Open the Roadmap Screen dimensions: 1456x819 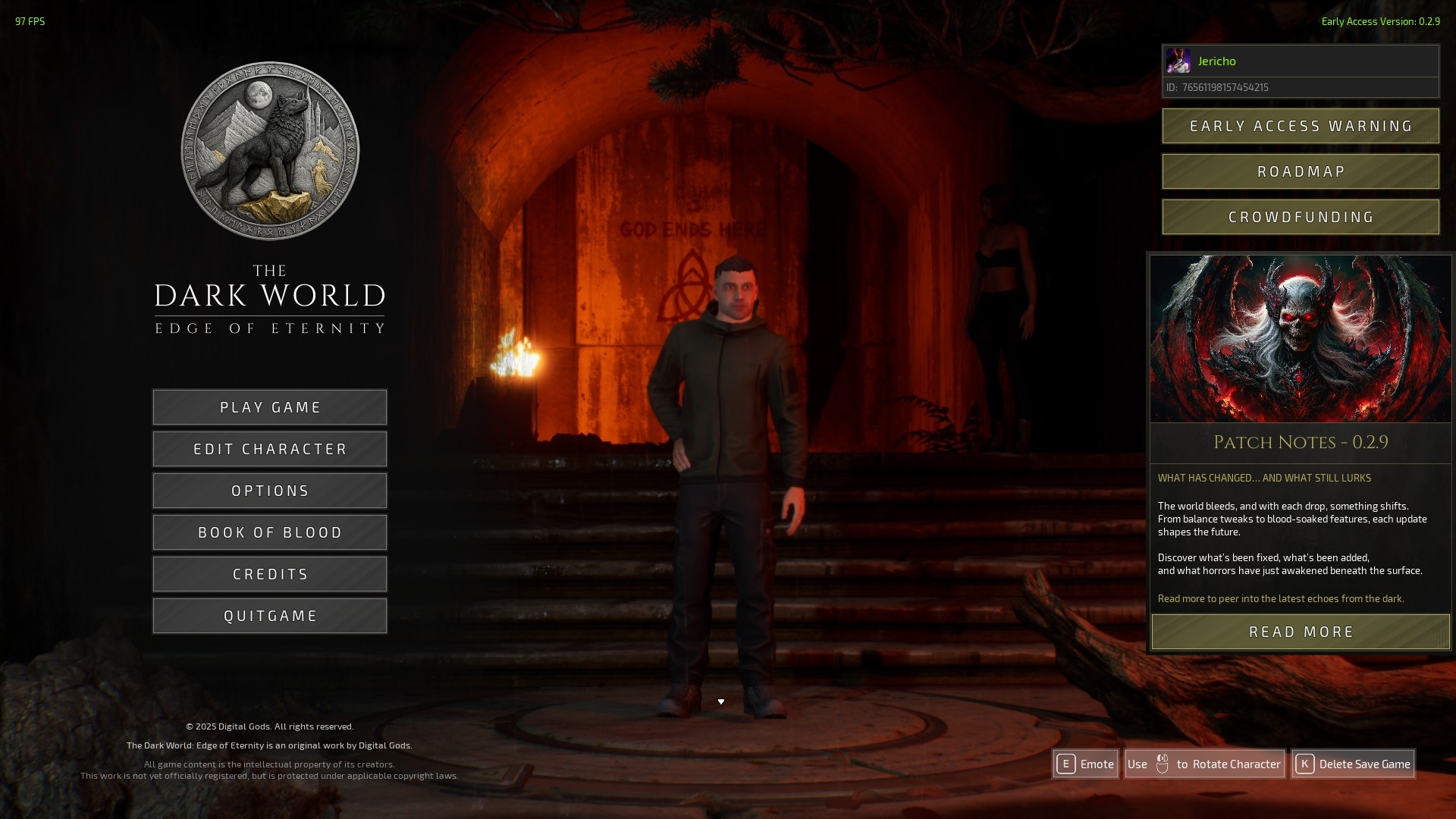click(x=1301, y=171)
